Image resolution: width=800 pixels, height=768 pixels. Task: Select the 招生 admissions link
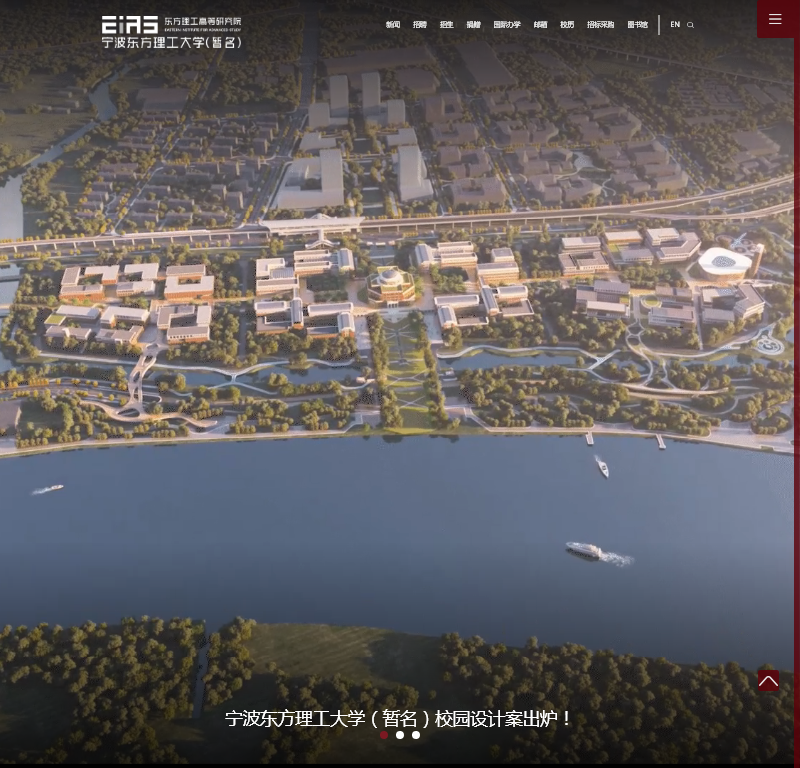446,25
